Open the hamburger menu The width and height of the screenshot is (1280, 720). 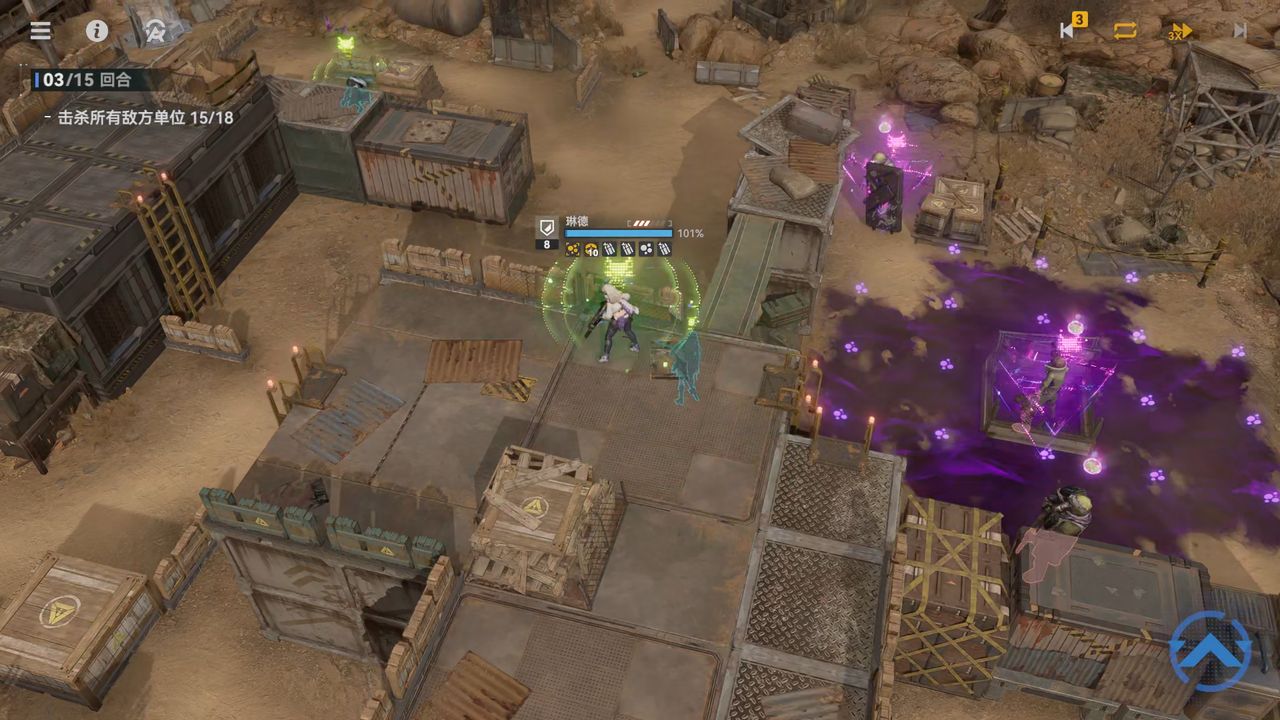tap(40, 30)
